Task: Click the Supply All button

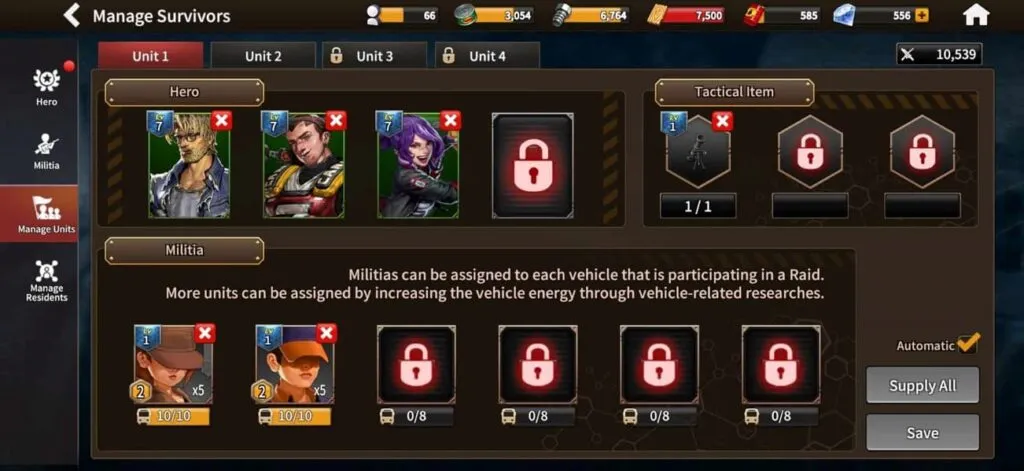Action: click(x=922, y=385)
